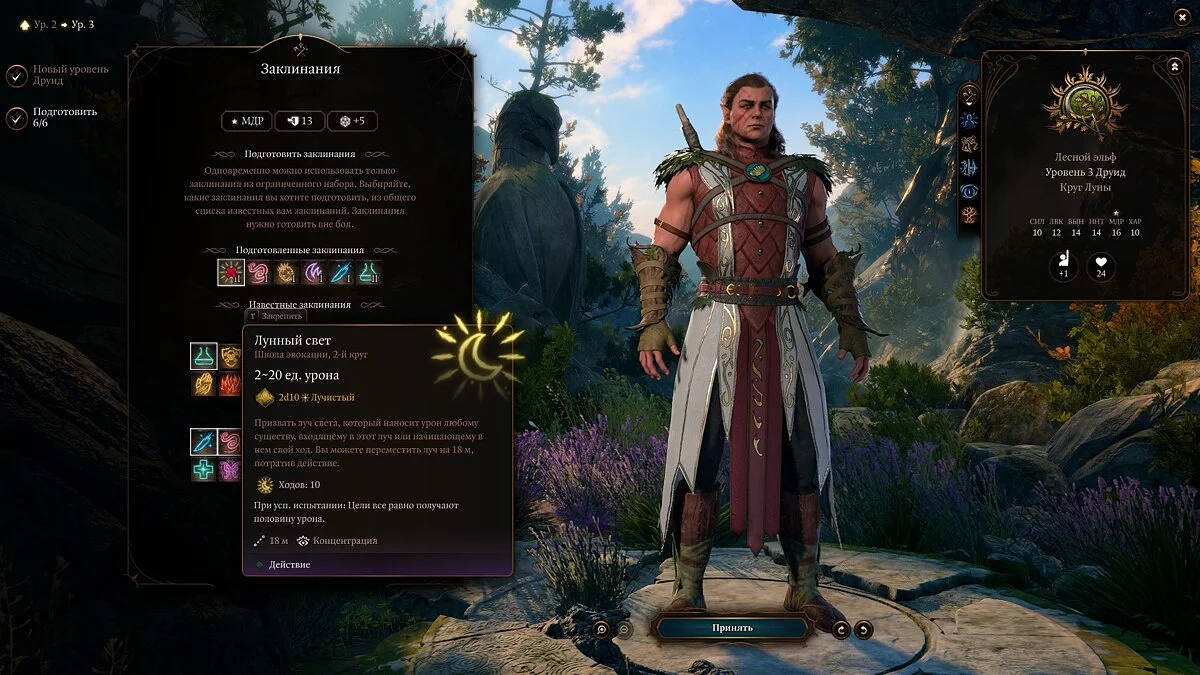
Task: Select the prepared pink swirl spell
Action: click(x=258, y=273)
